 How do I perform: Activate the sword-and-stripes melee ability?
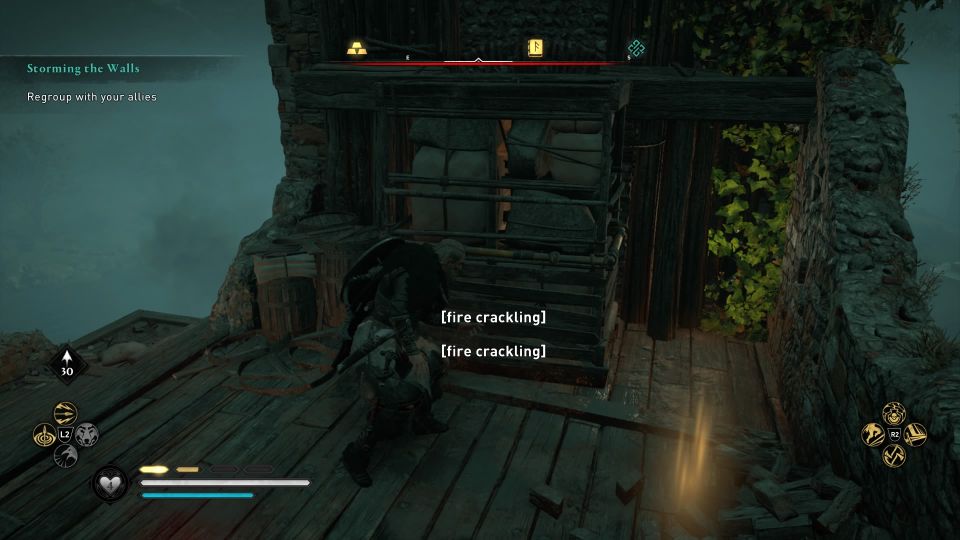point(915,435)
